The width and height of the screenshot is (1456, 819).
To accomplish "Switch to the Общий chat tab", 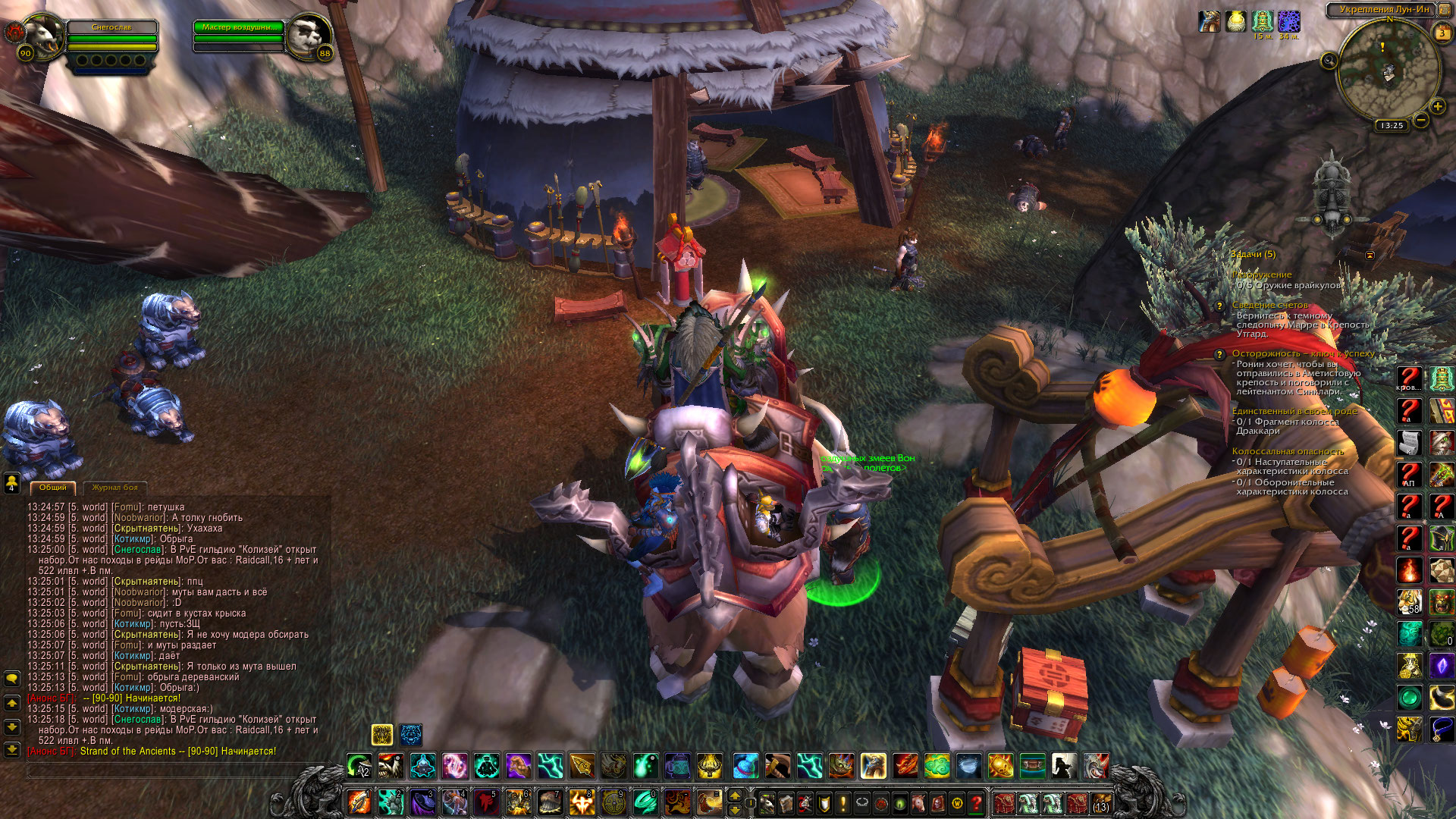I will 53,488.
